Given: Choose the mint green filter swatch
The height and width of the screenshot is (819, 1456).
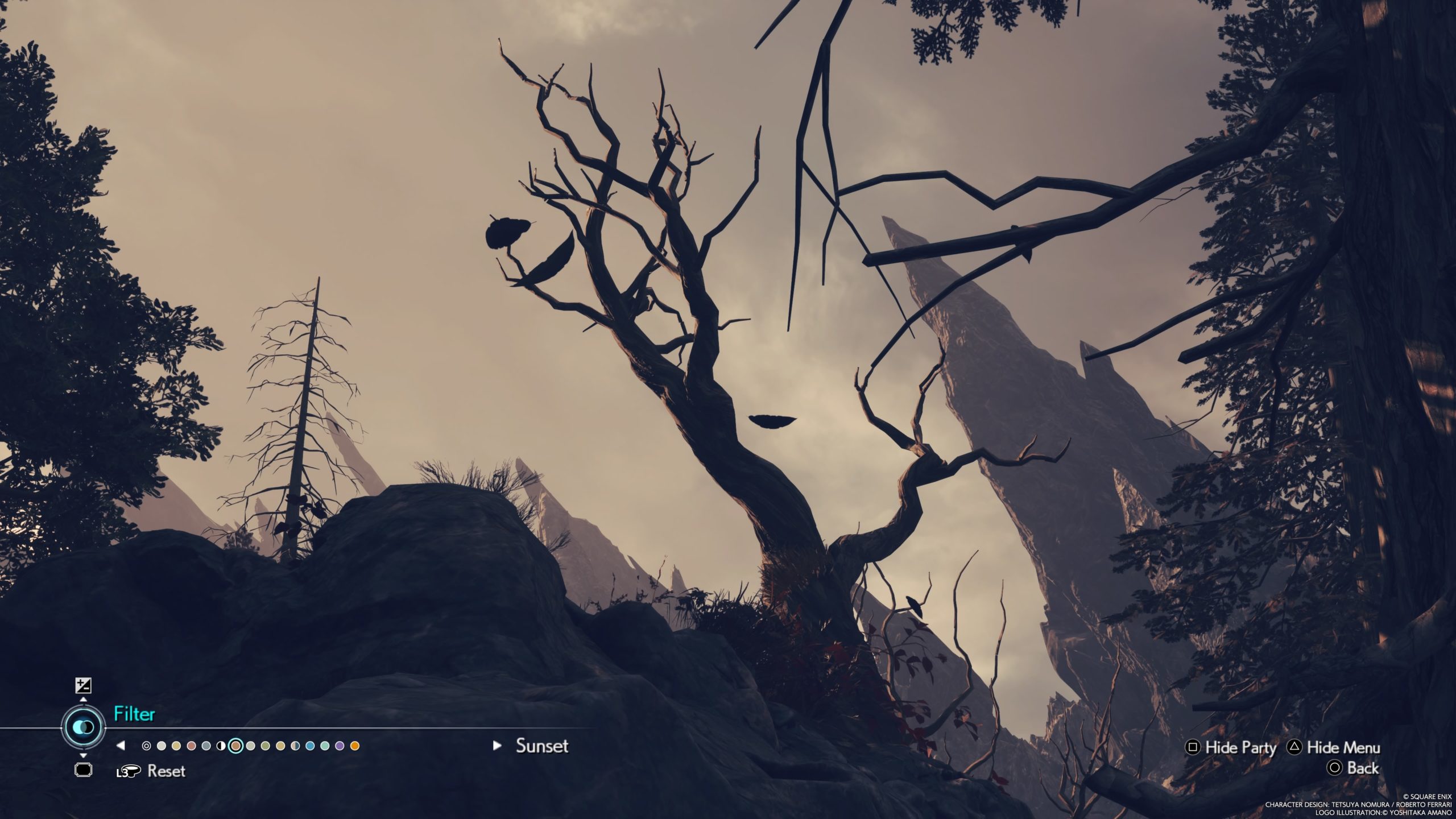Looking at the screenshot, I should point(325,746).
